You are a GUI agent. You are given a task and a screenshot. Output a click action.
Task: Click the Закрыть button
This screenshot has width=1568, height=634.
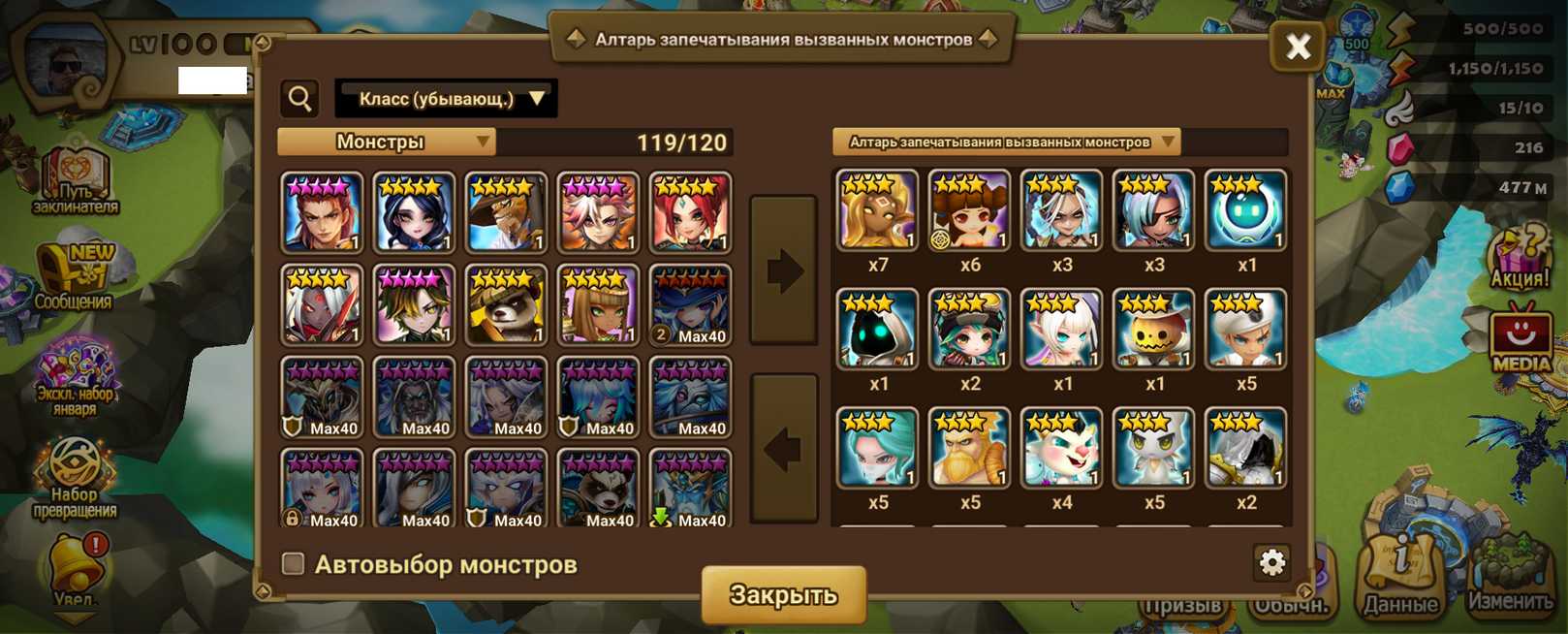(x=783, y=594)
